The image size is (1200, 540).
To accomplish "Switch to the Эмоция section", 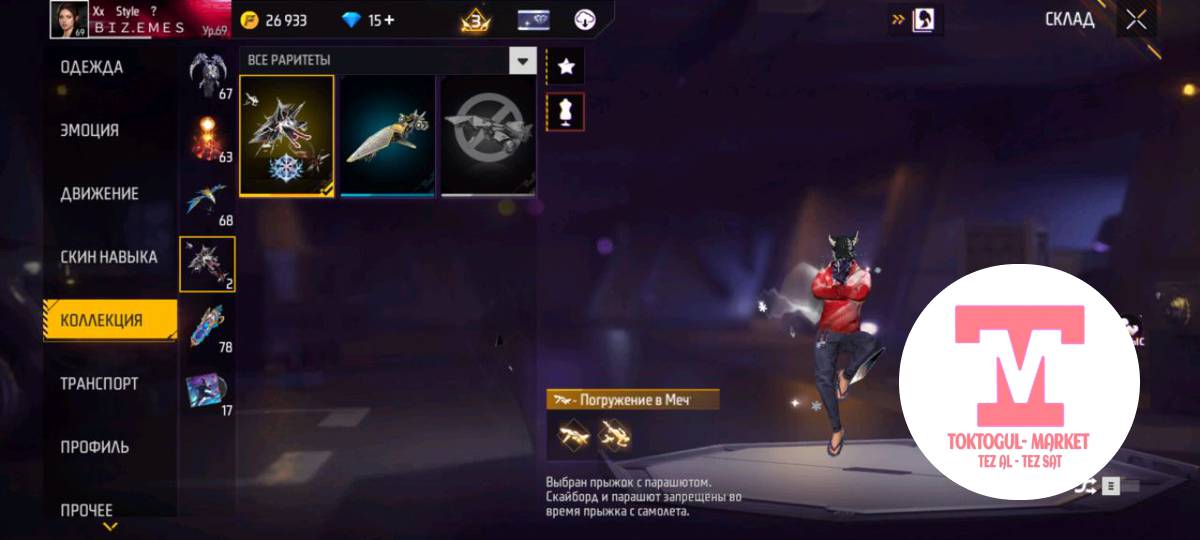I will pyautogui.click(x=90, y=131).
